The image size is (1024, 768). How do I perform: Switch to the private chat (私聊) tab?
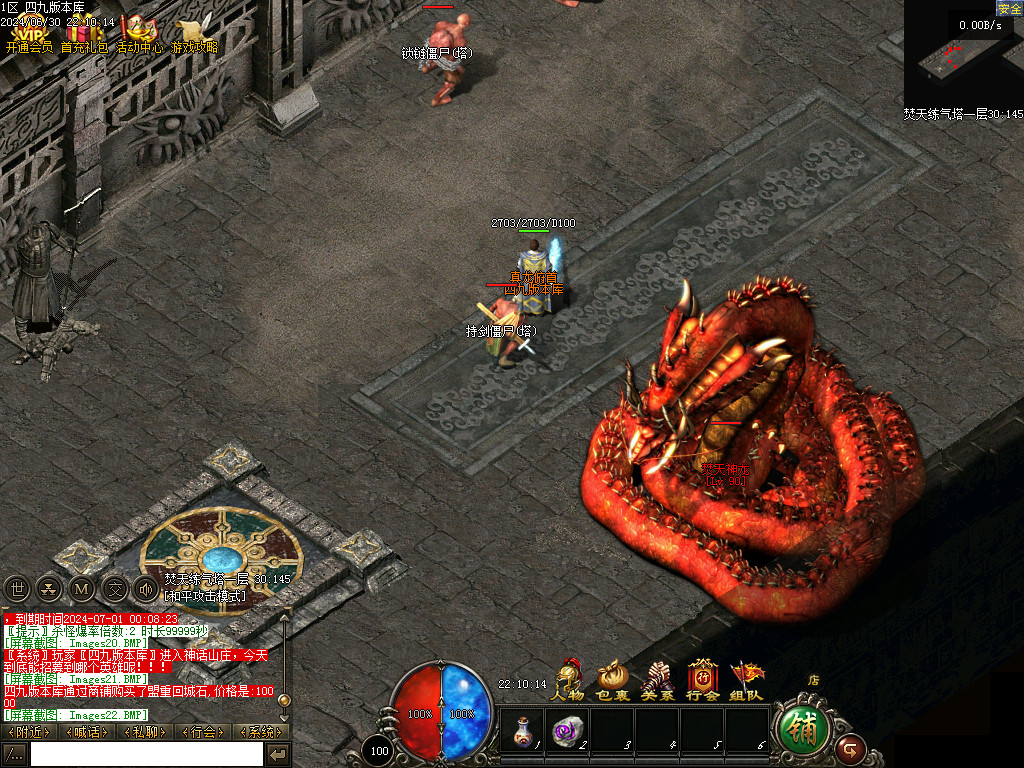[145, 732]
